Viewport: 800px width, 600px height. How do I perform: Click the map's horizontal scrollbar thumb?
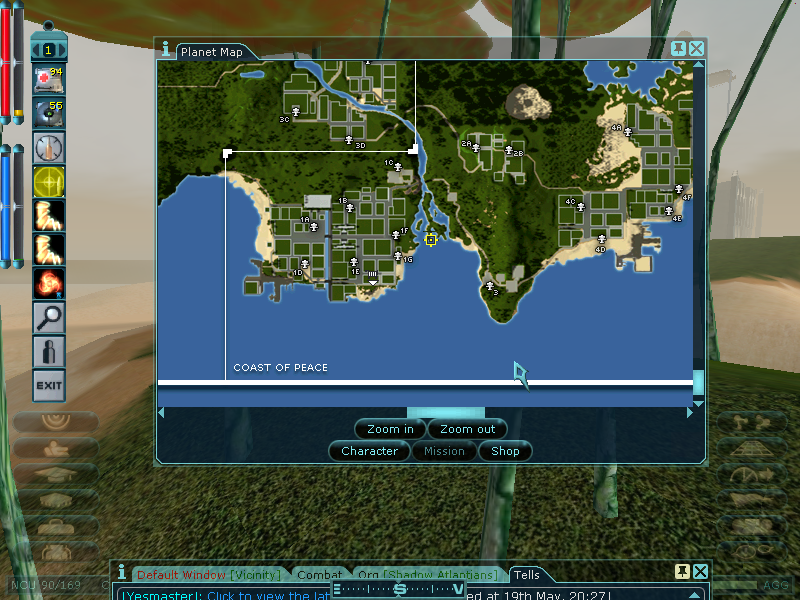point(445,412)
